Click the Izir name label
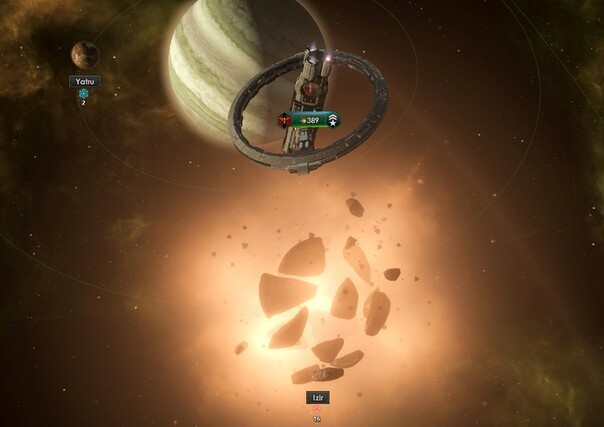This screenshot has width=604, height=427. (x=317, y=397)
